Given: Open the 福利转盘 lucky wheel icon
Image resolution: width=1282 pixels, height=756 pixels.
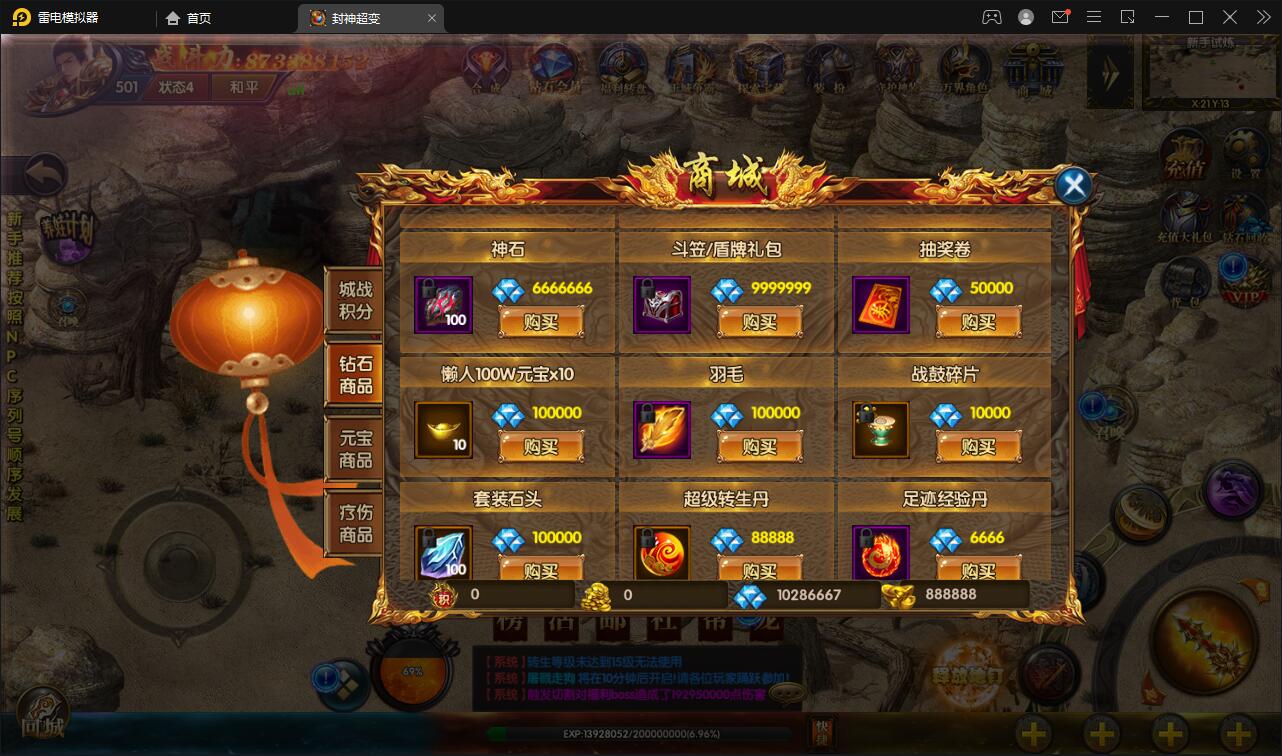Looking at the screenshot, I should [x=622, y=65].
